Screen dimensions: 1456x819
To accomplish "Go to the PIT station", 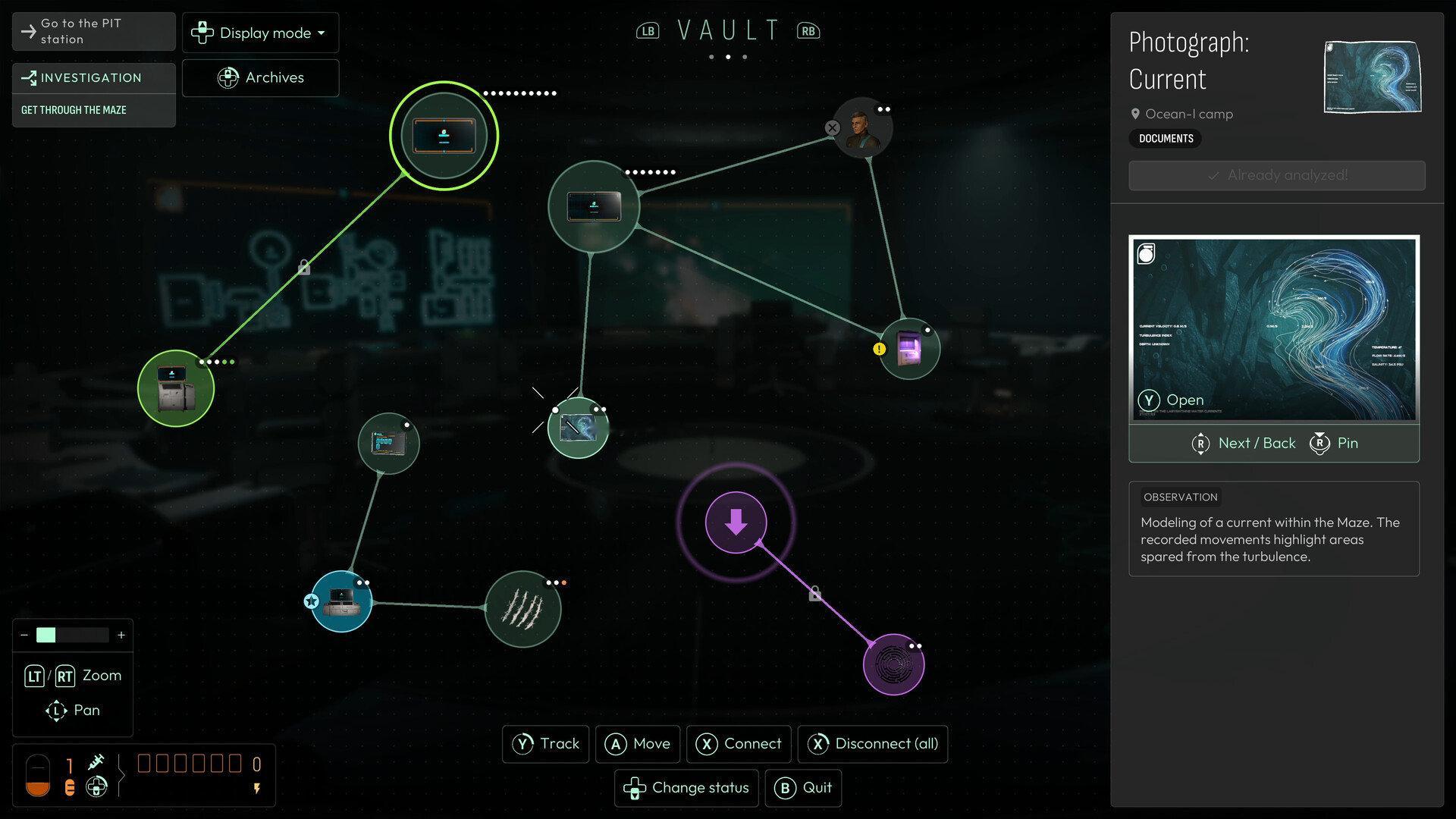I will (x=93, y=31).
